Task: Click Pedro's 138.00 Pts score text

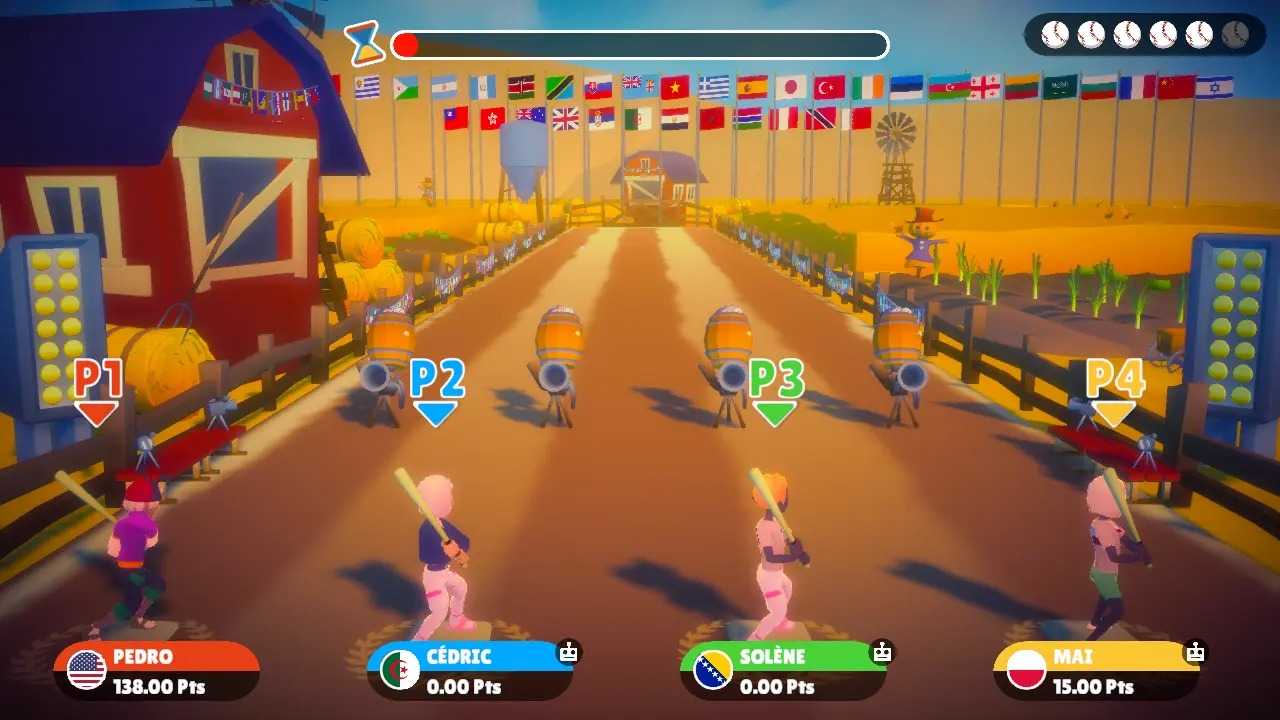Action: [160, 687]
